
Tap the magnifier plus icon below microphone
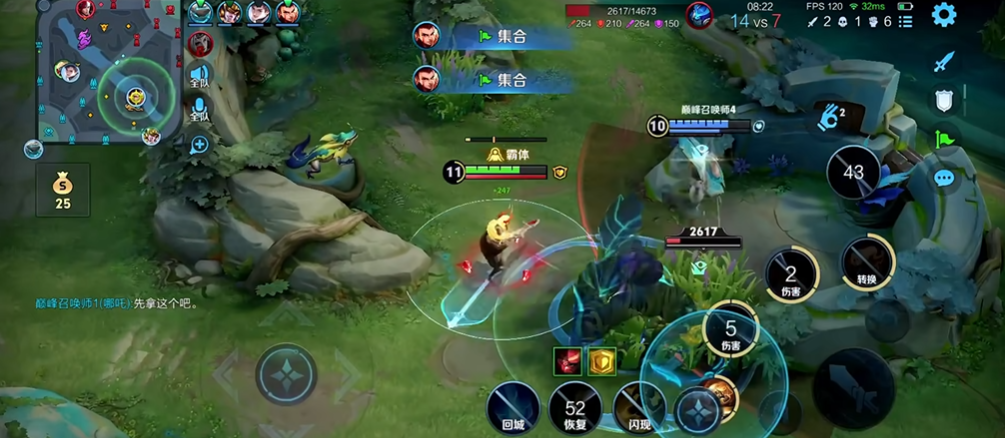(200, 144)
